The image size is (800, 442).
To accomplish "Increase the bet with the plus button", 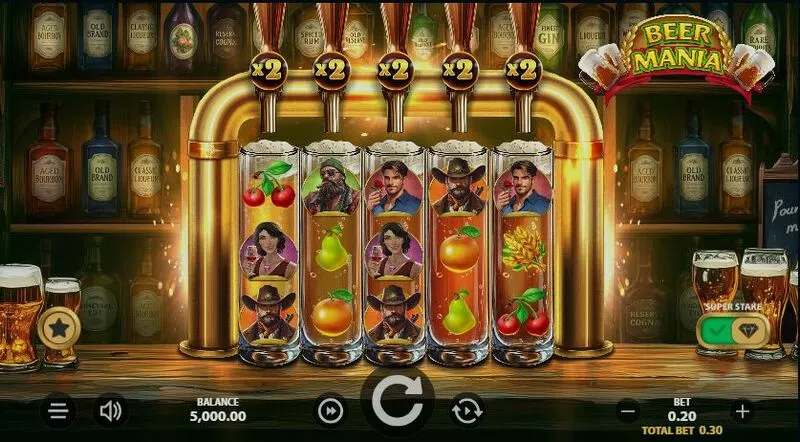I will pos(742,410).
